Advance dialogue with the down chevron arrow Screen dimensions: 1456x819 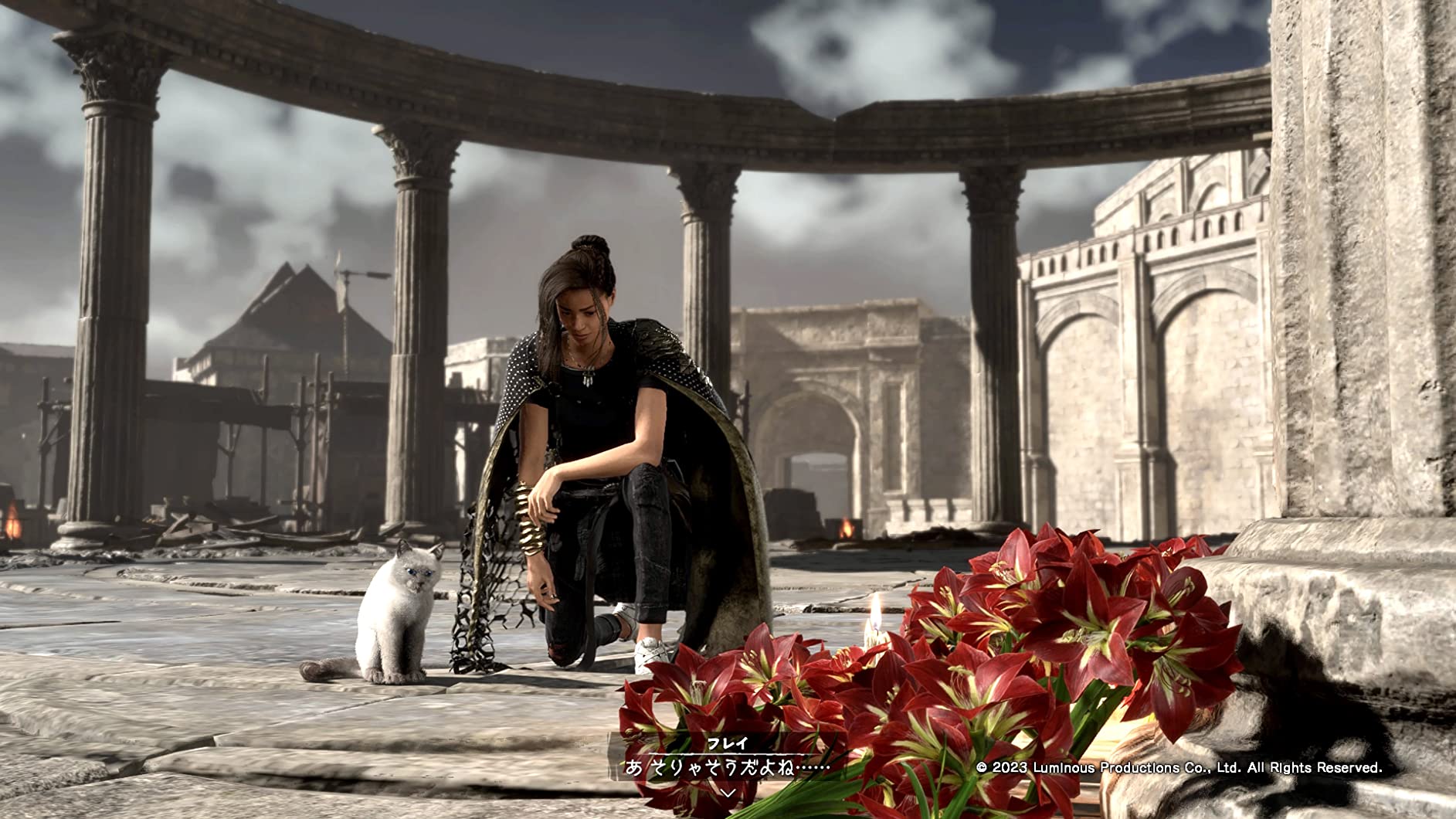point(727,793)
